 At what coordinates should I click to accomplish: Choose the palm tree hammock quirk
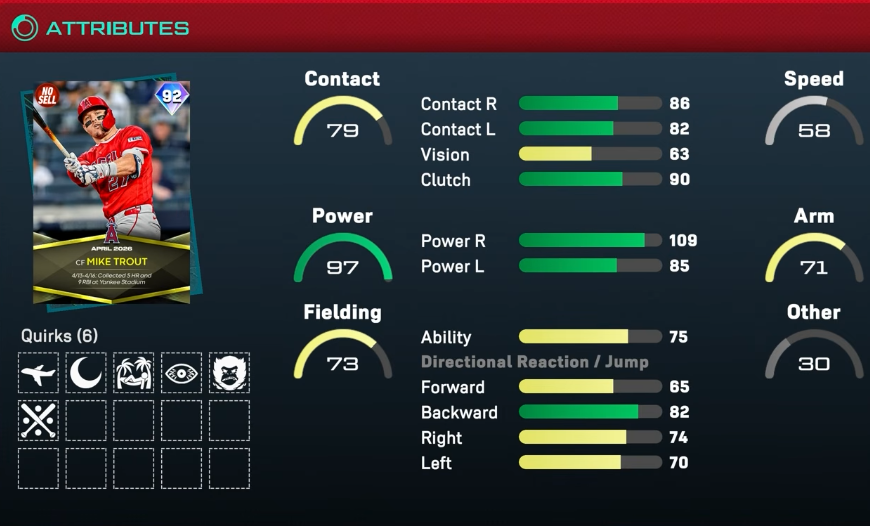(133, 373)
